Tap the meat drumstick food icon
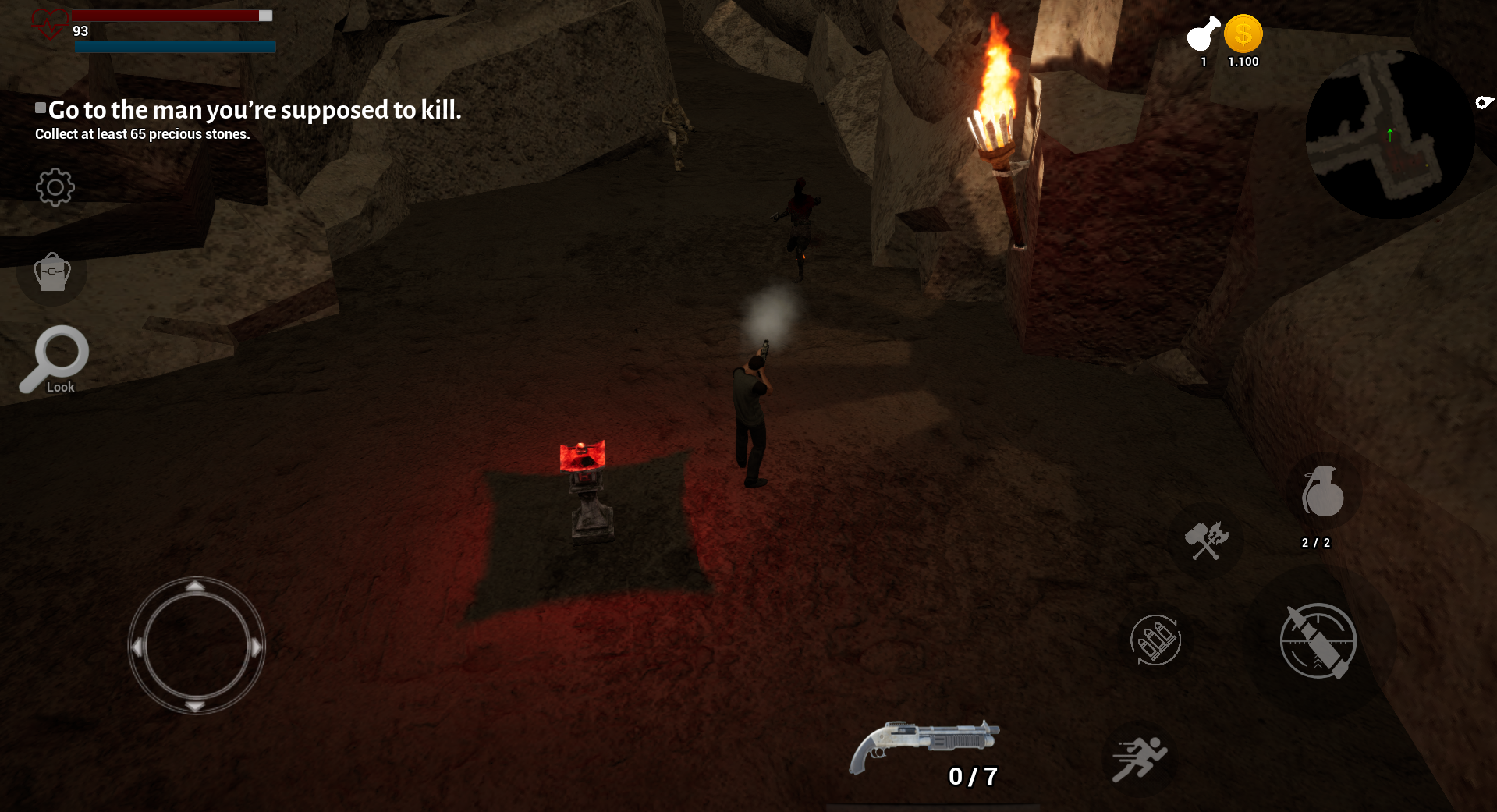This screenshot has height=812, width=1497. point(1203,34)
